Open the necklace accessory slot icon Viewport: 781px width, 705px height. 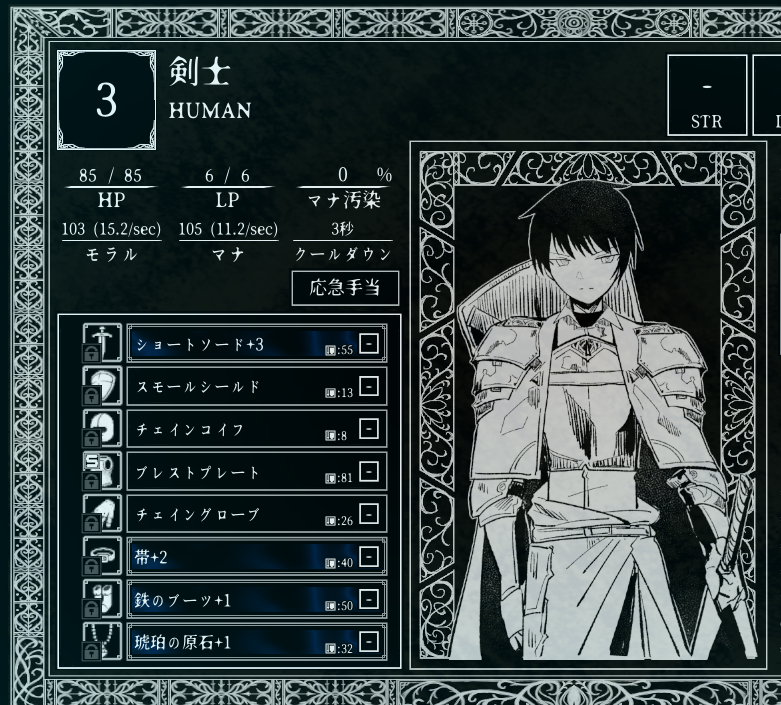[102, 641]
